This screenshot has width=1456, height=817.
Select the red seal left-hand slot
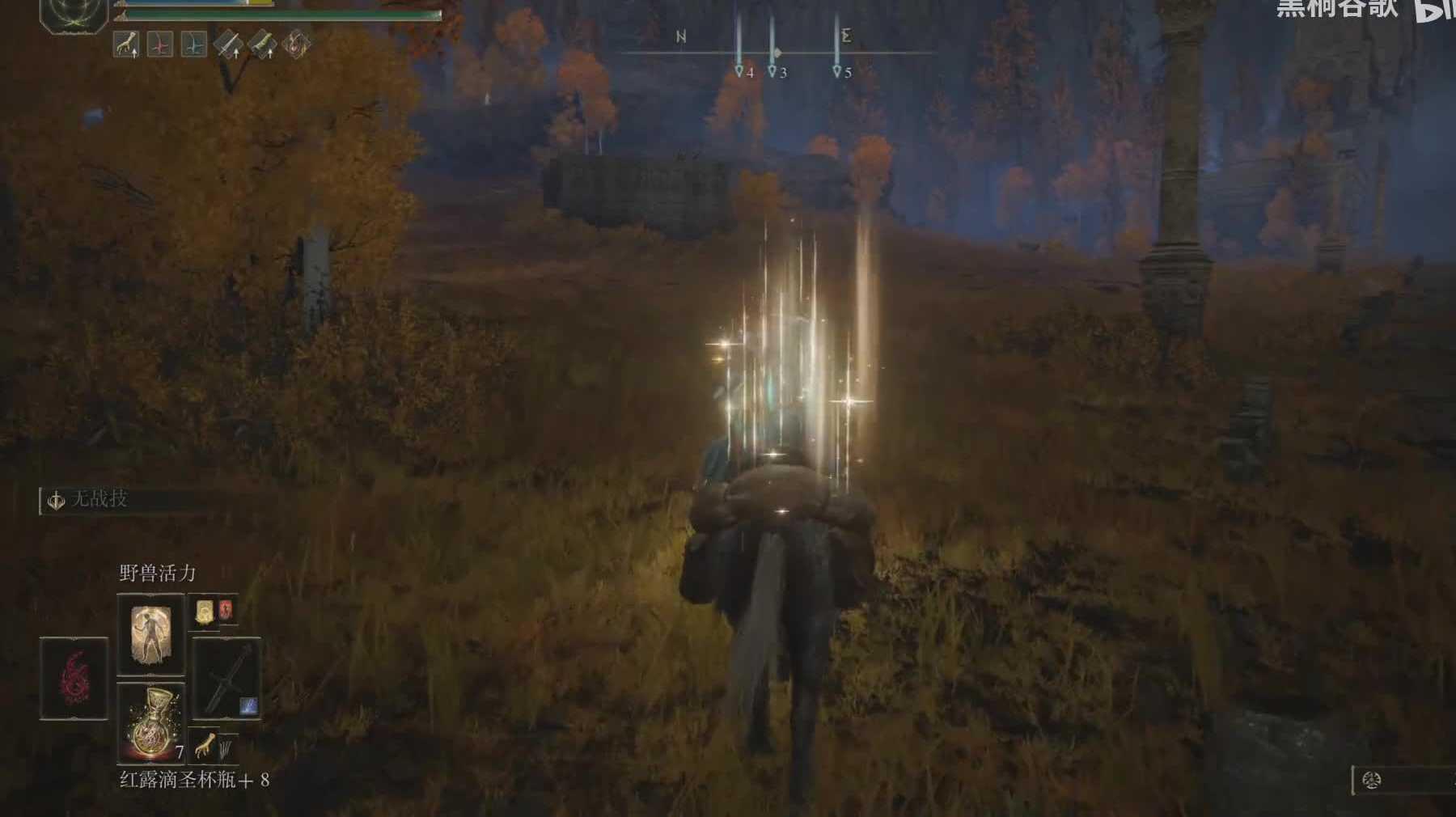click(74, 678)
